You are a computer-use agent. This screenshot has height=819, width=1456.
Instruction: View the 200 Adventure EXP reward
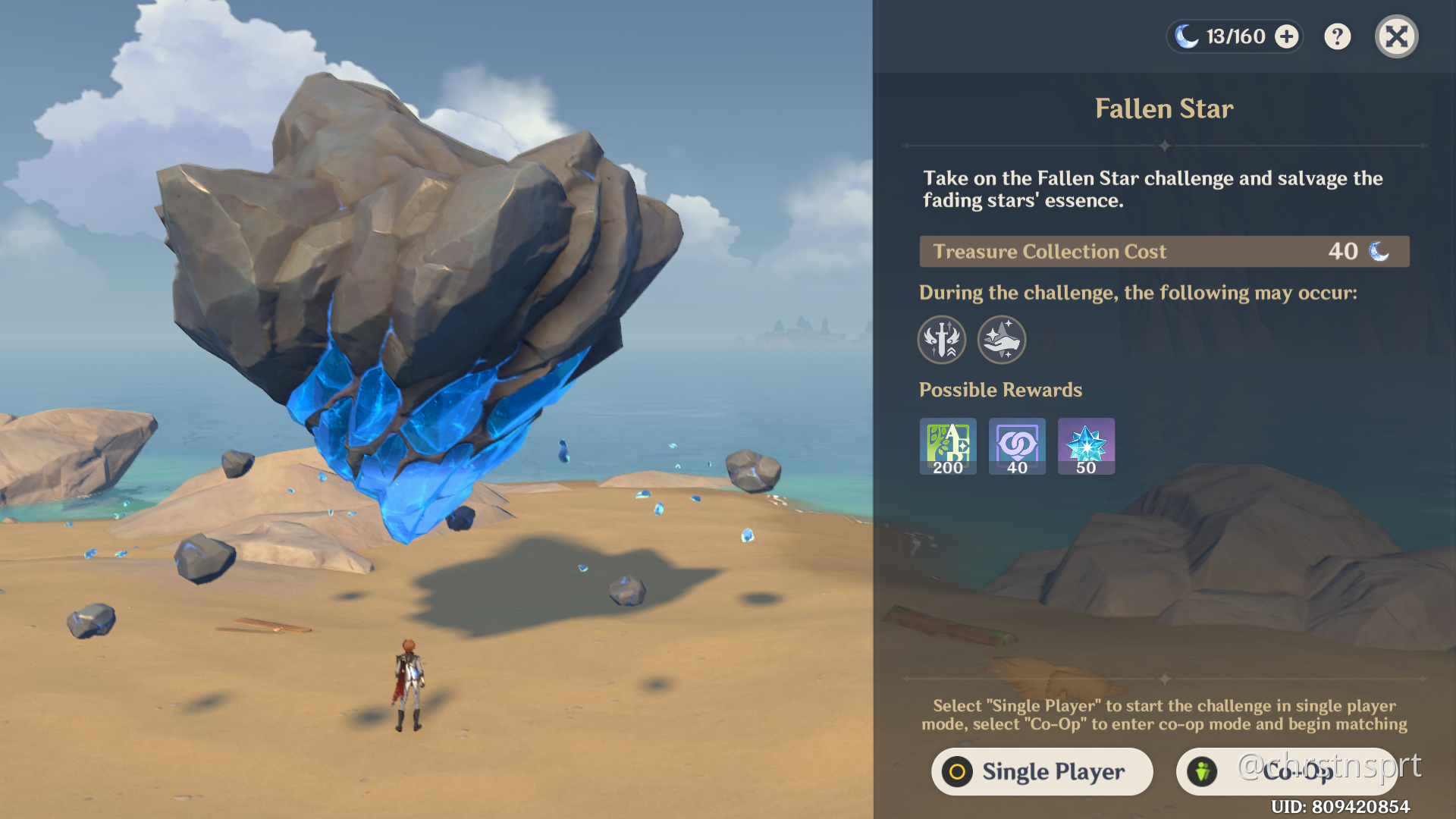pos(948,446)
